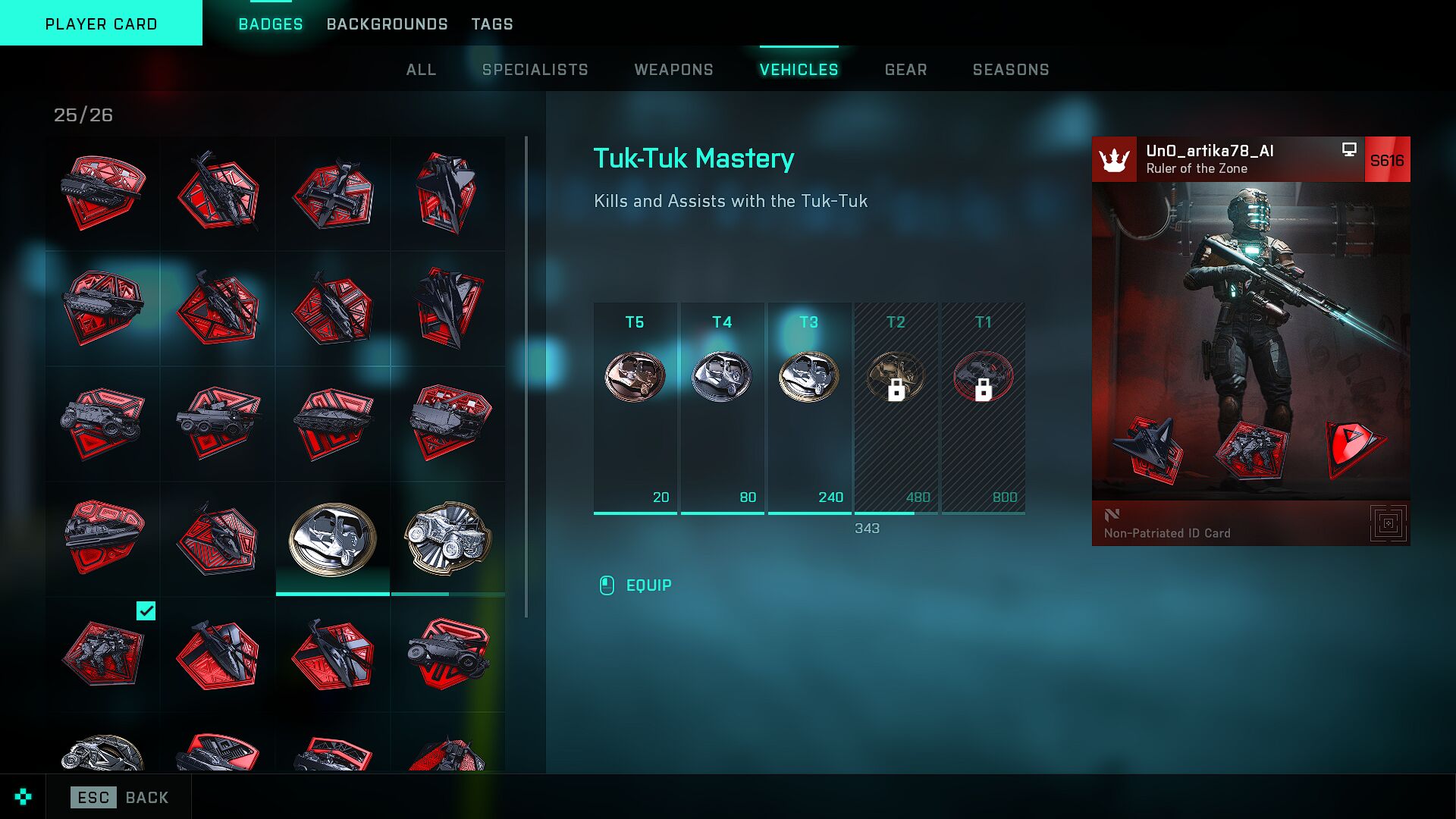Switch to the Backgrounds tab

(387, 24)
